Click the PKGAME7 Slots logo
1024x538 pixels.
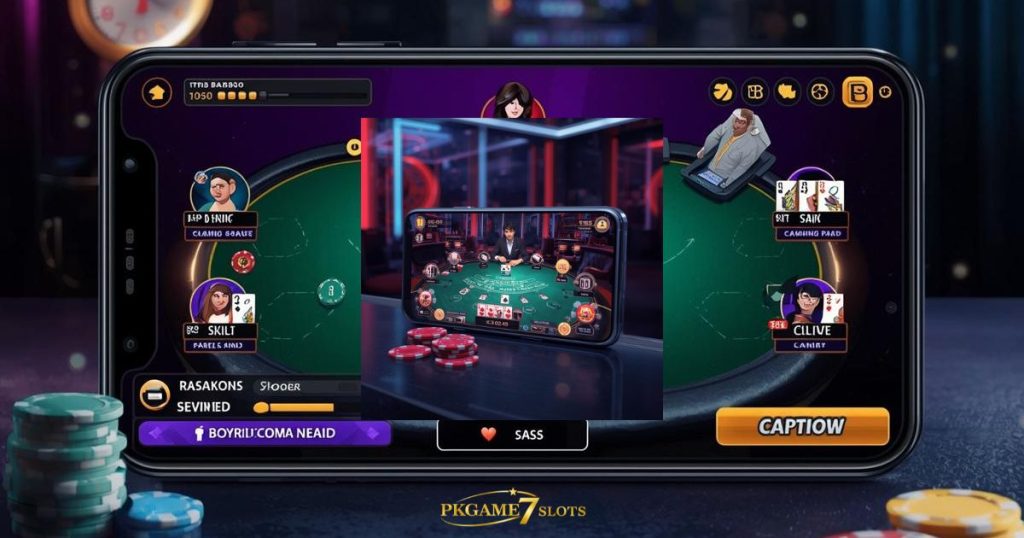[x=512, y=509]
